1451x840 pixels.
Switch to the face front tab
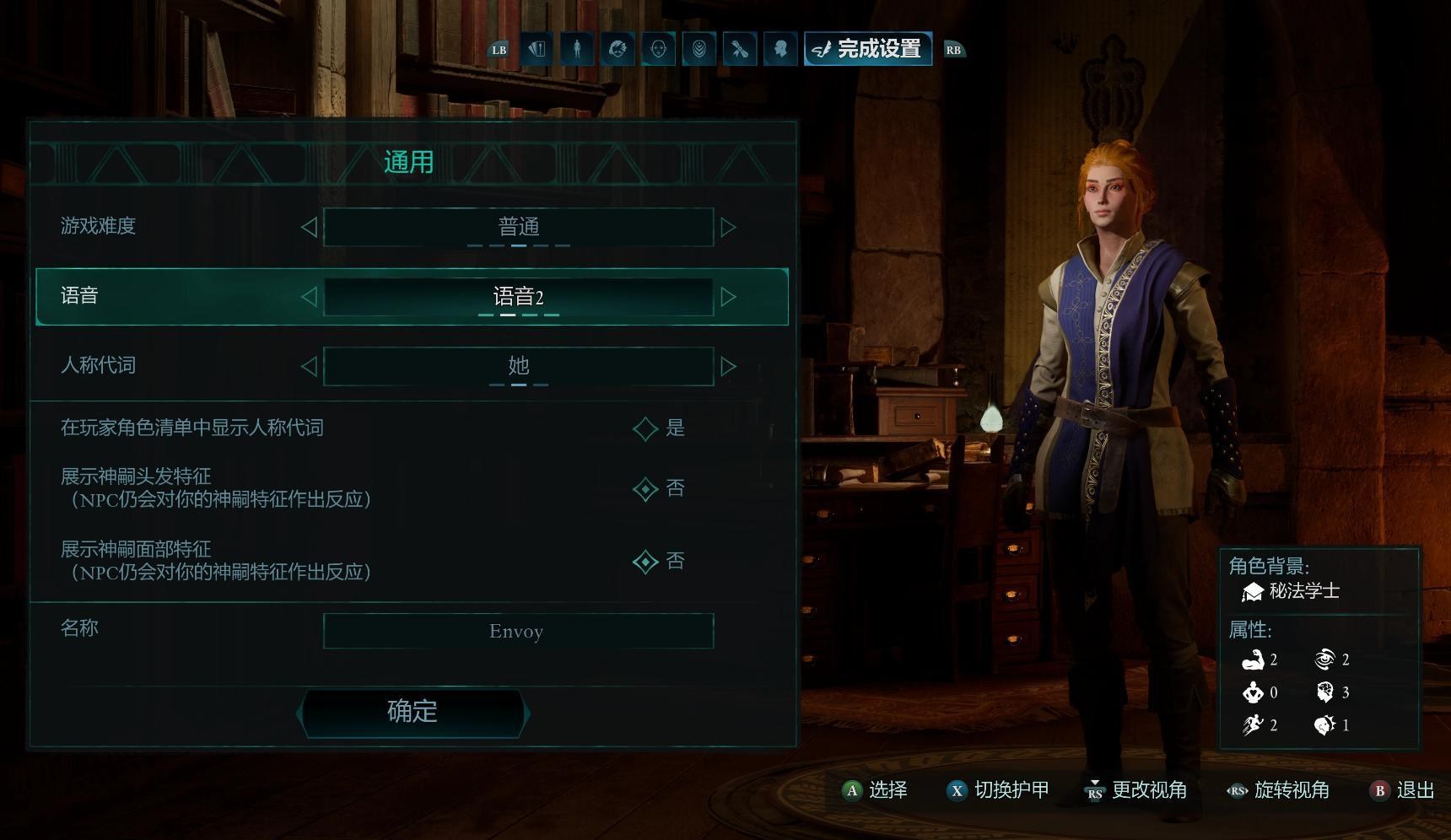(659, 49)
